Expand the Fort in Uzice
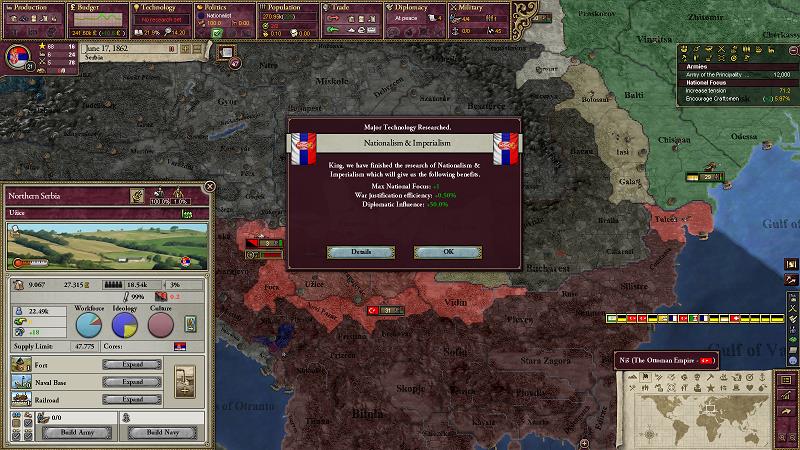The width and height of the screenshot is (800, 450). (129, 365)
